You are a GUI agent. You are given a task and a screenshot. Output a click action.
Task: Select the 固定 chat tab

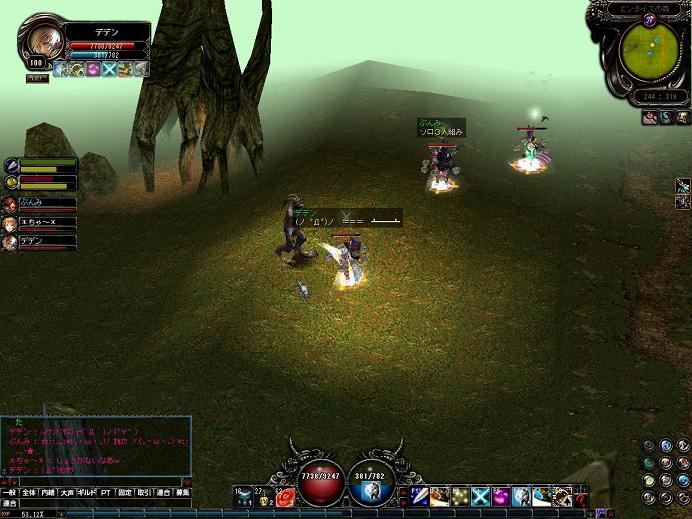coord(125,492)
